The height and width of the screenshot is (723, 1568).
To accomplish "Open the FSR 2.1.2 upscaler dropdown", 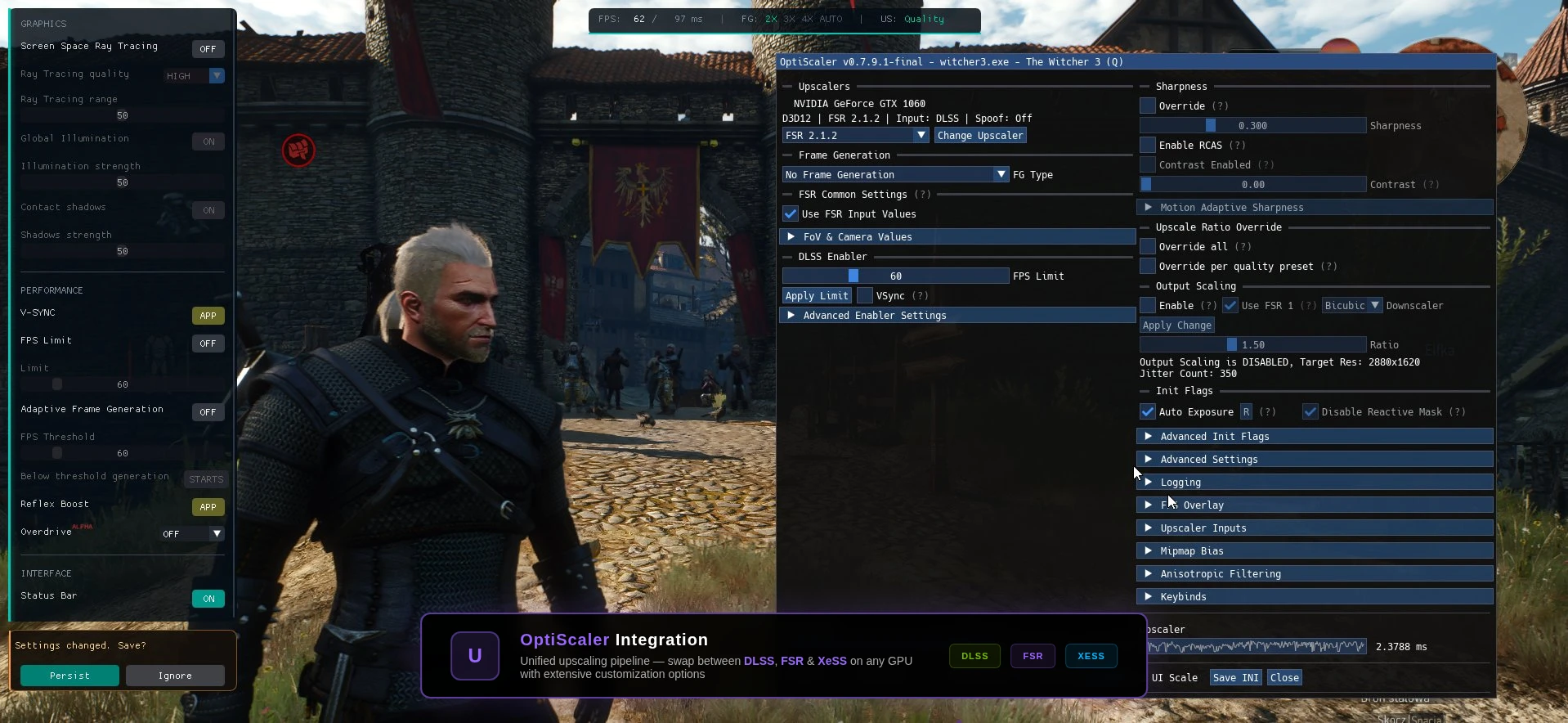I will click(x=854, y=136).
